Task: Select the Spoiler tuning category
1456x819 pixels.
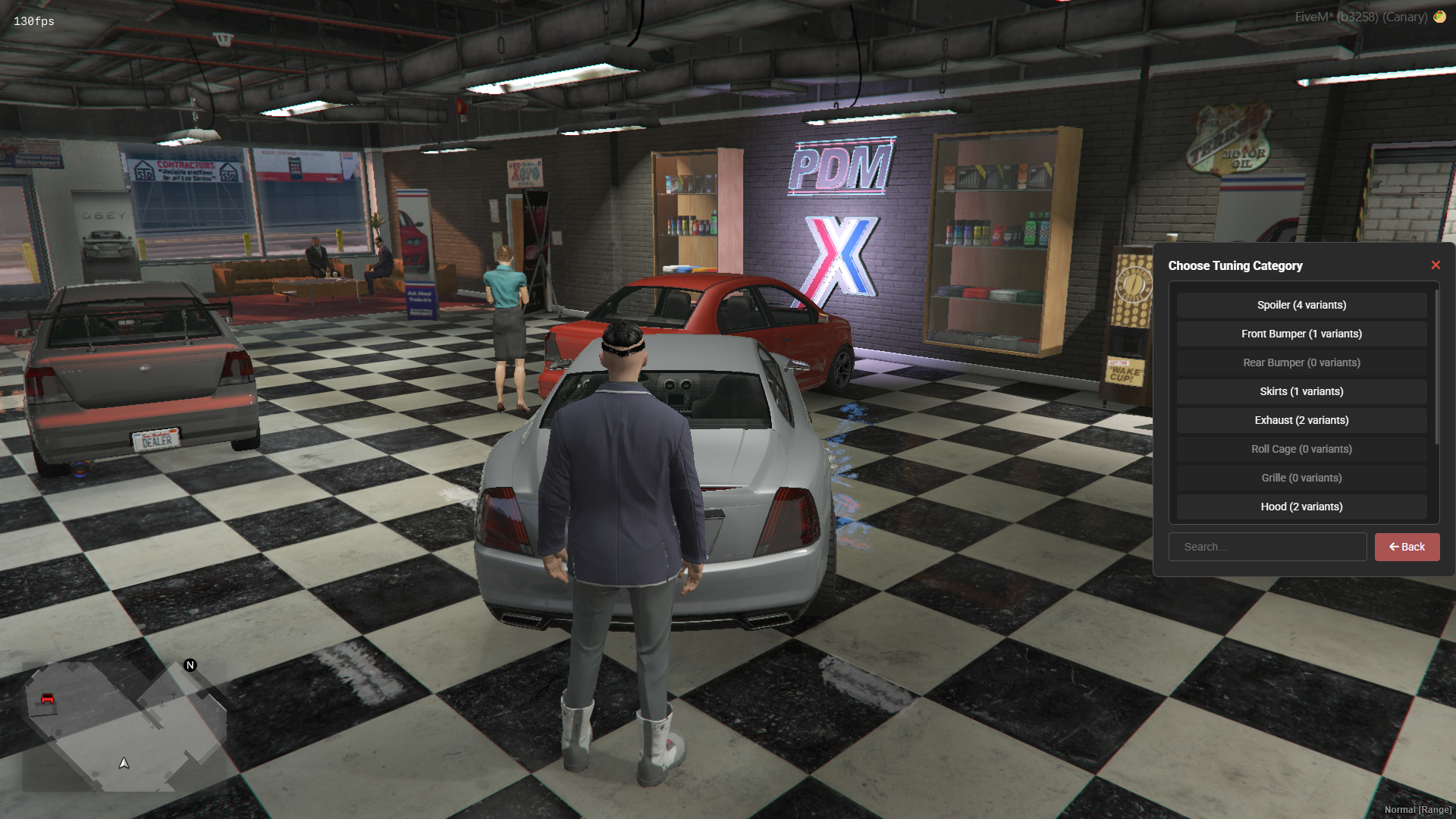Action: click(1301, 305)
